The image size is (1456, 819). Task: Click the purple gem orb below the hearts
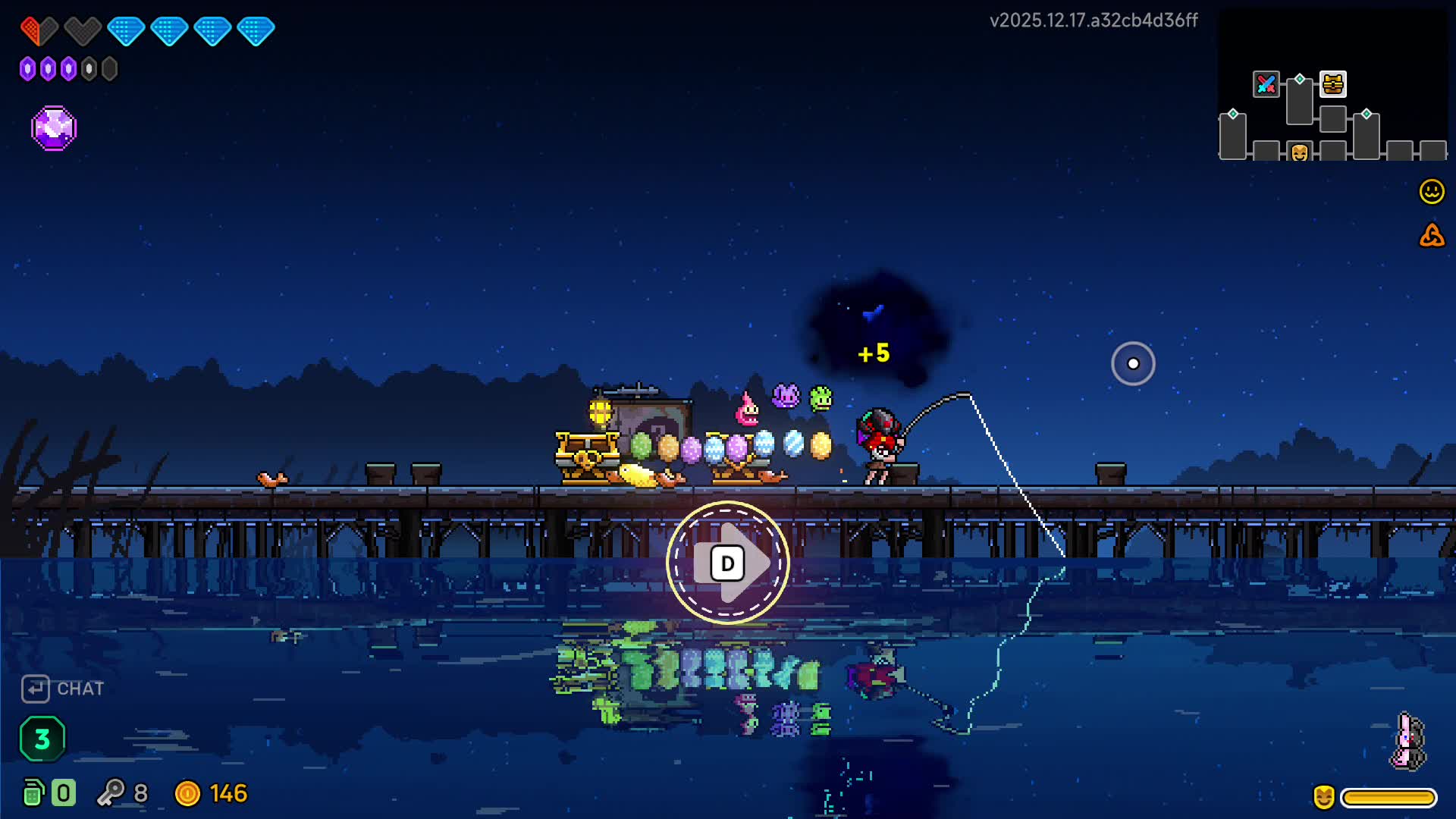tap(53, 127)
